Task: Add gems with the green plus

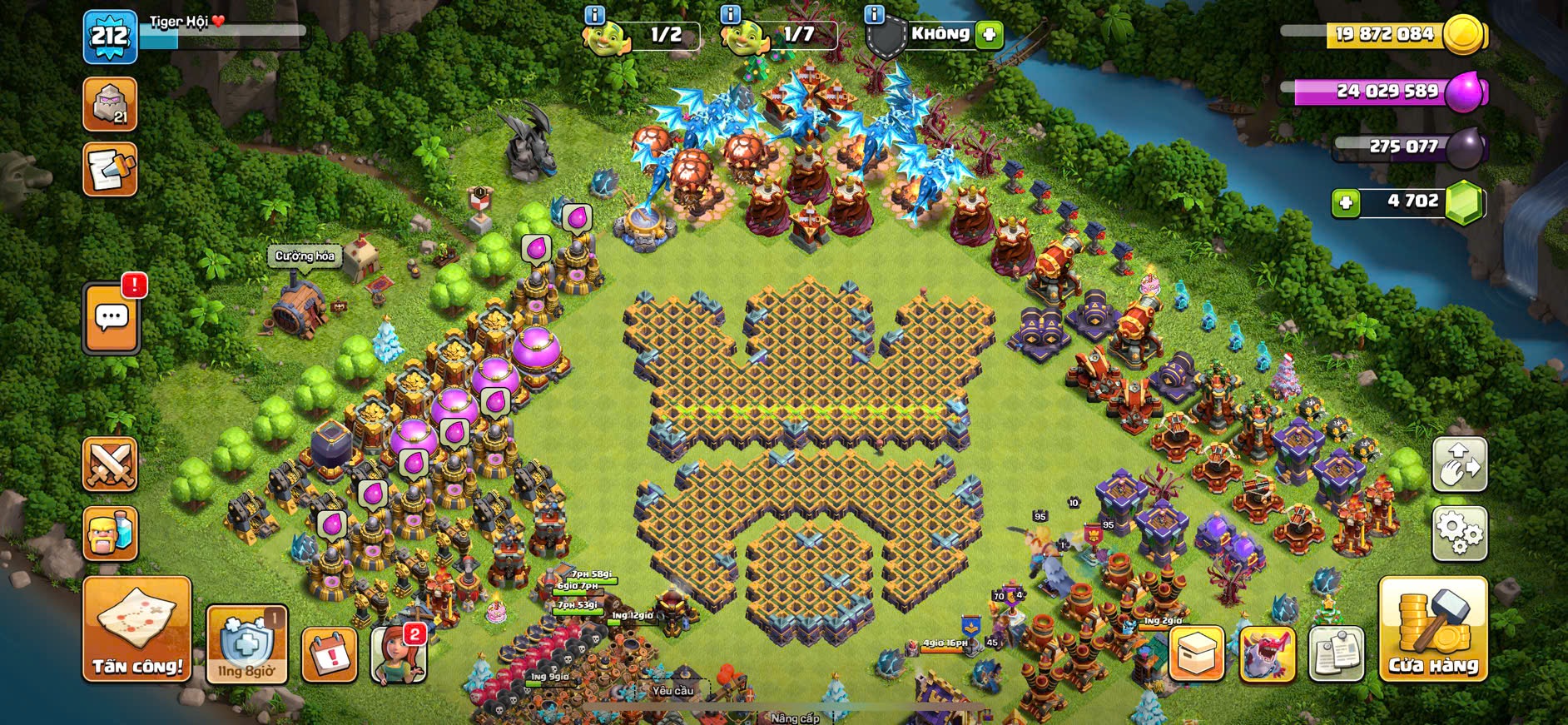Action: tap(1345, 202)
